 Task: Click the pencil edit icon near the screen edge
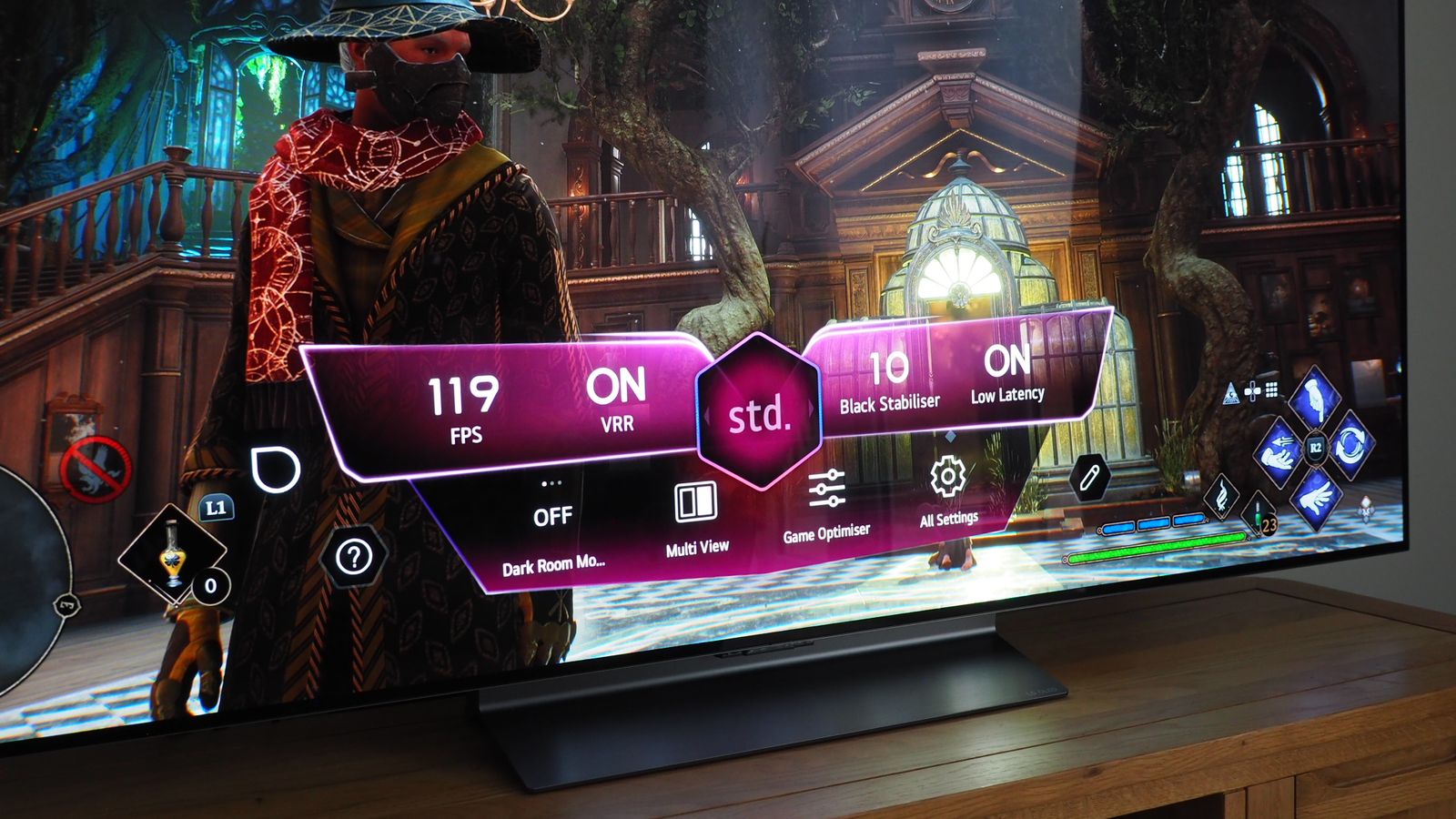(x=1091, y=476)
